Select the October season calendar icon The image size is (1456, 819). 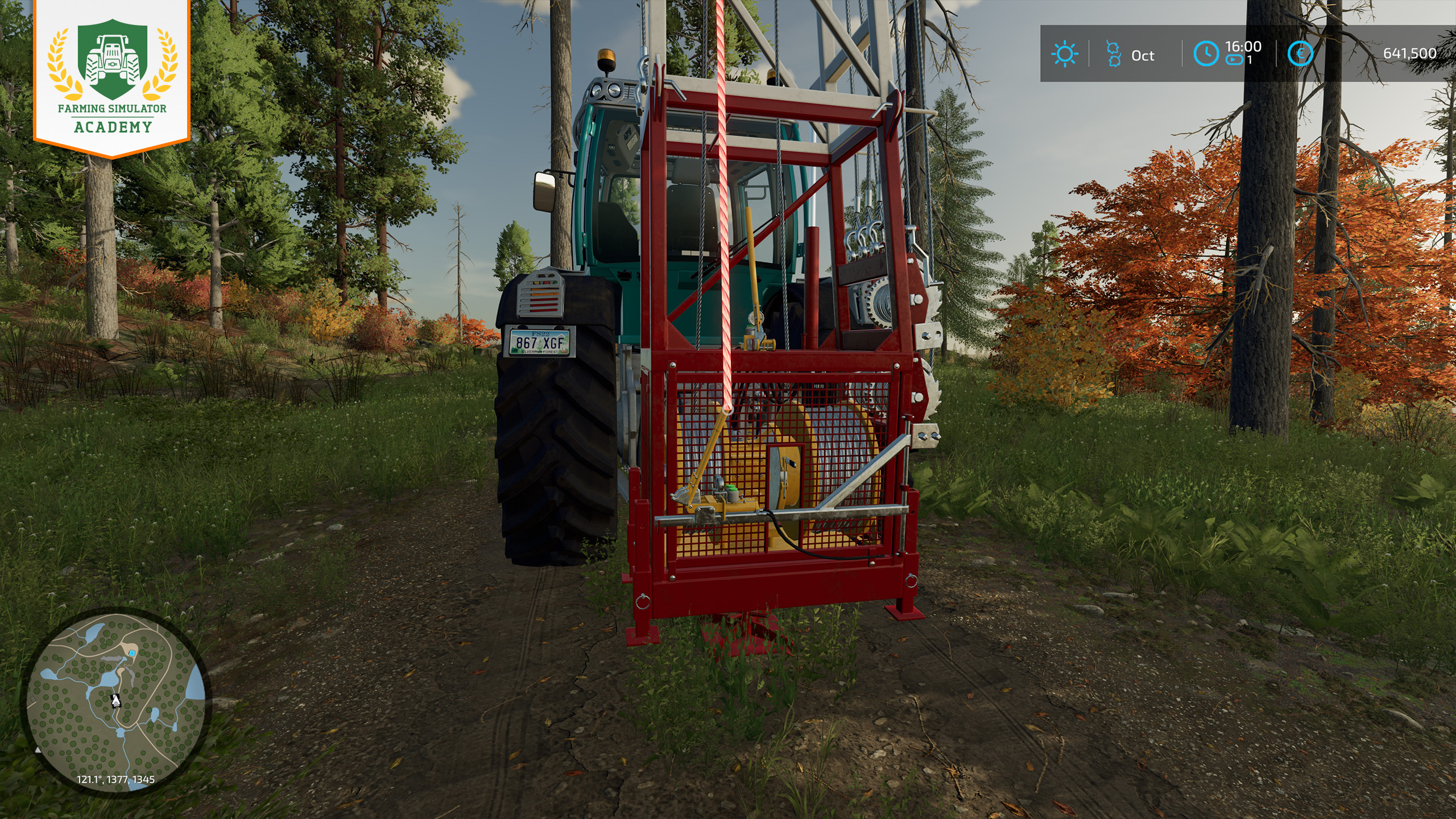[1113, 54]
